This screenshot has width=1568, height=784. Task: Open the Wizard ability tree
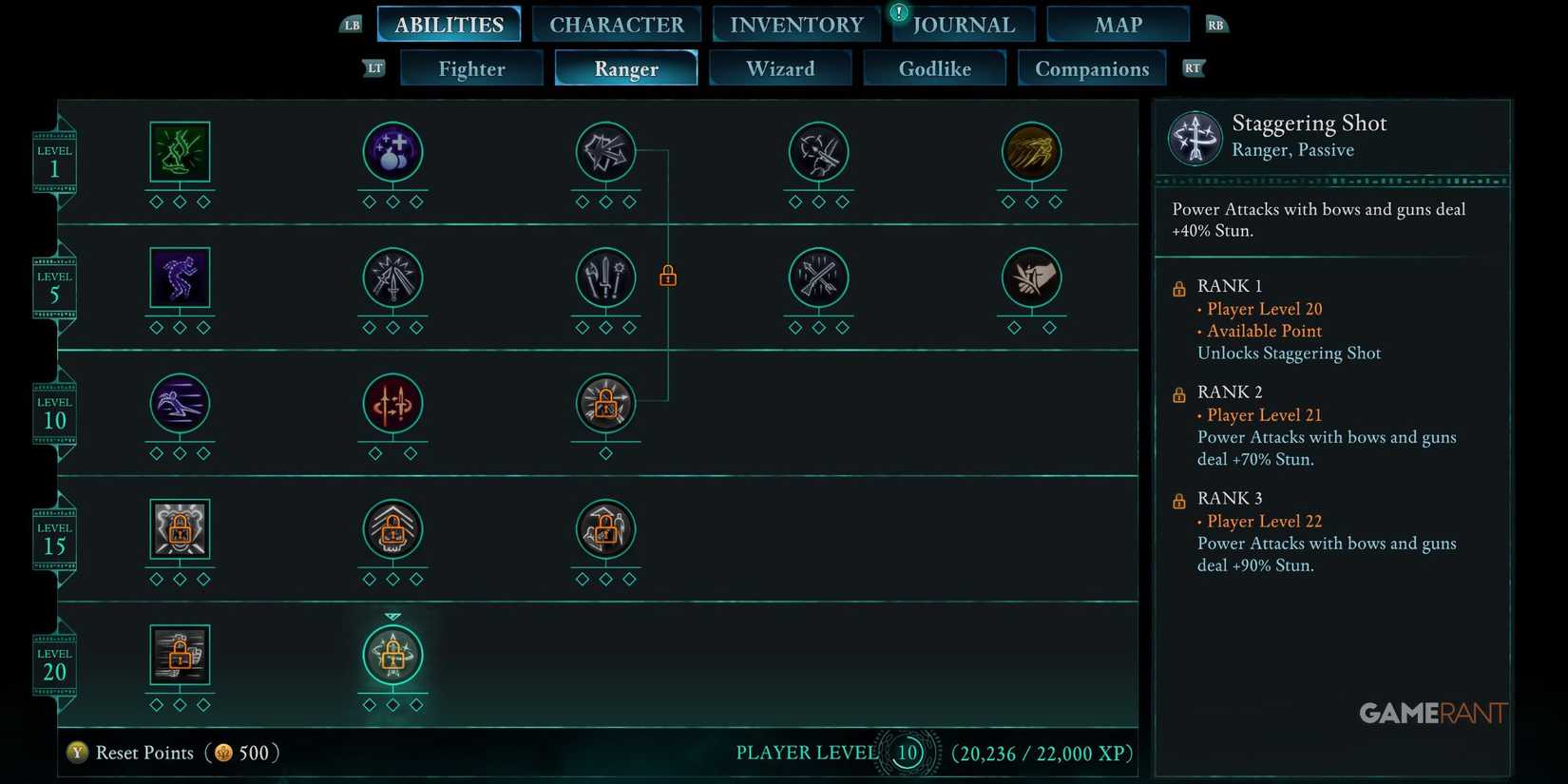780,67
